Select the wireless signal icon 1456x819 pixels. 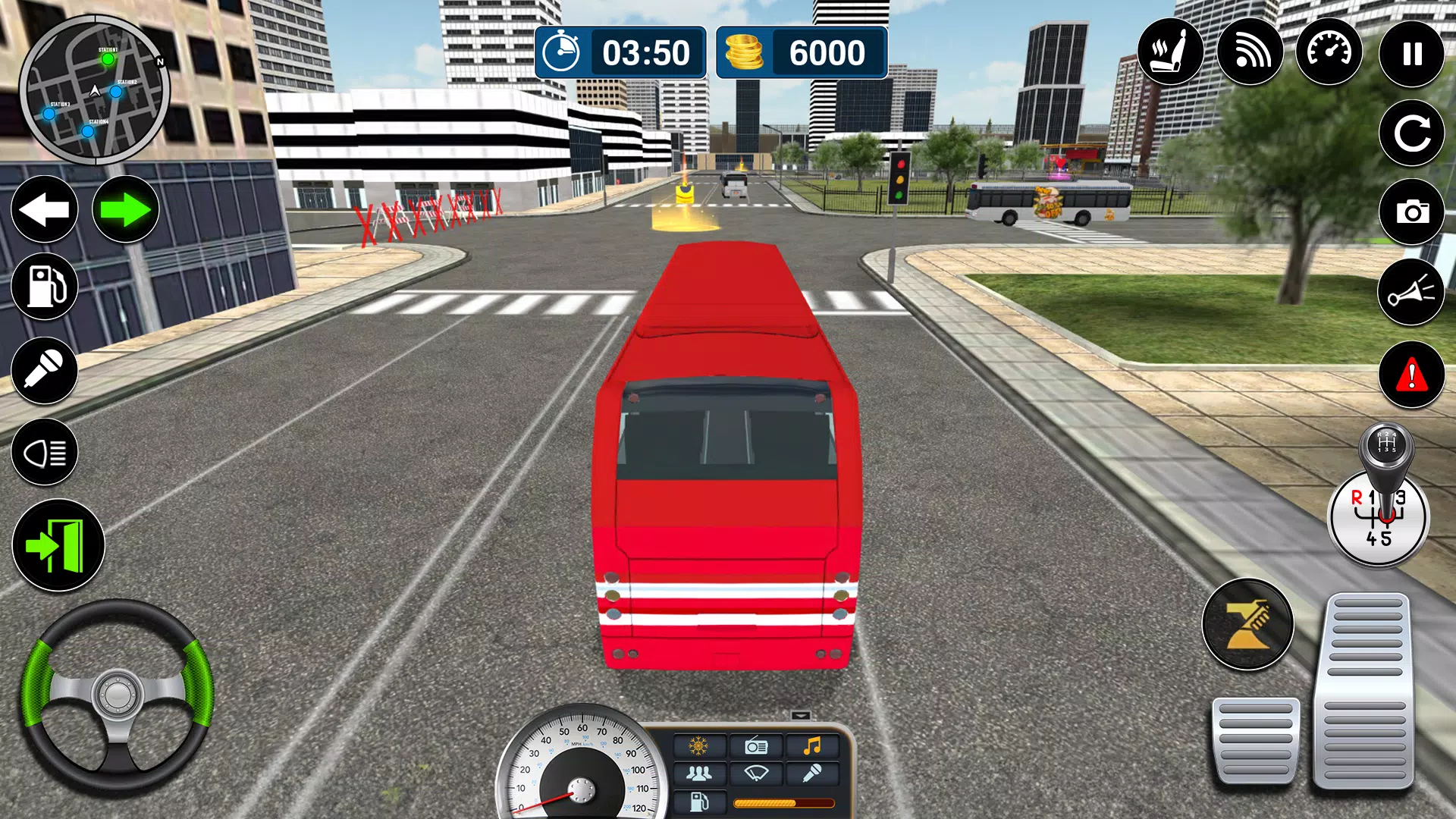(x=1250, y=51)
